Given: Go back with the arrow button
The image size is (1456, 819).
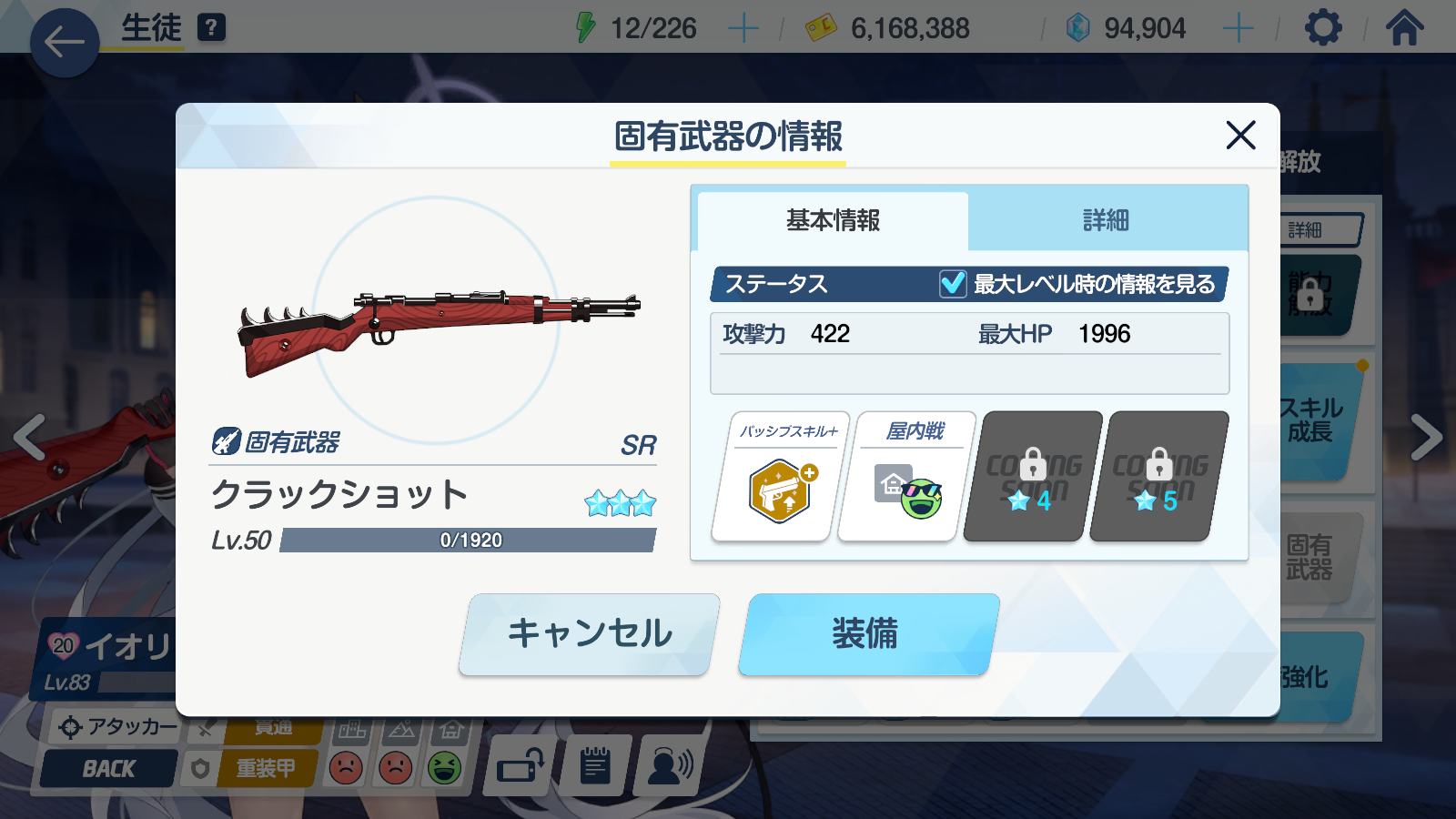Looking at the screenshot, I should click(65, 42).
